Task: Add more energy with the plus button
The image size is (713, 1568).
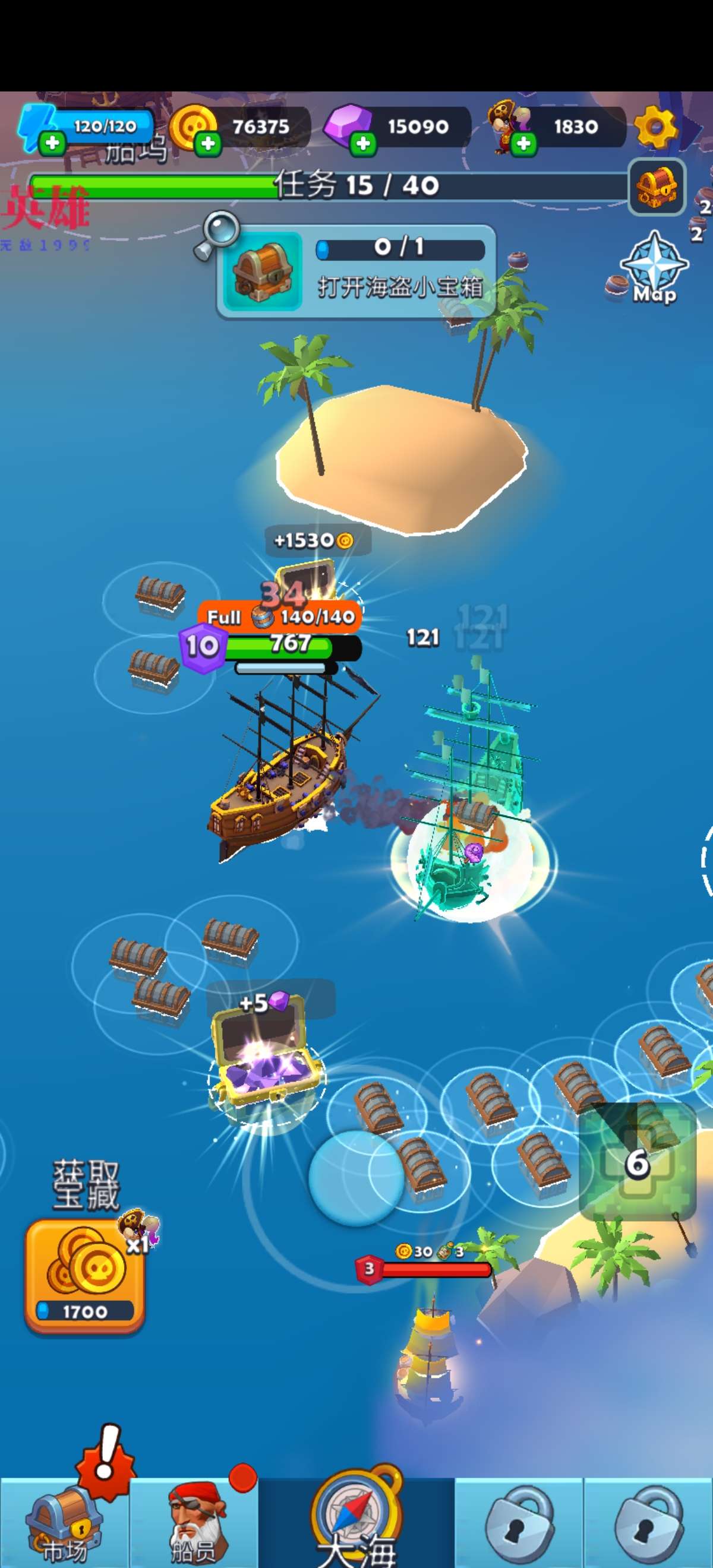Action: click(52, 143)
